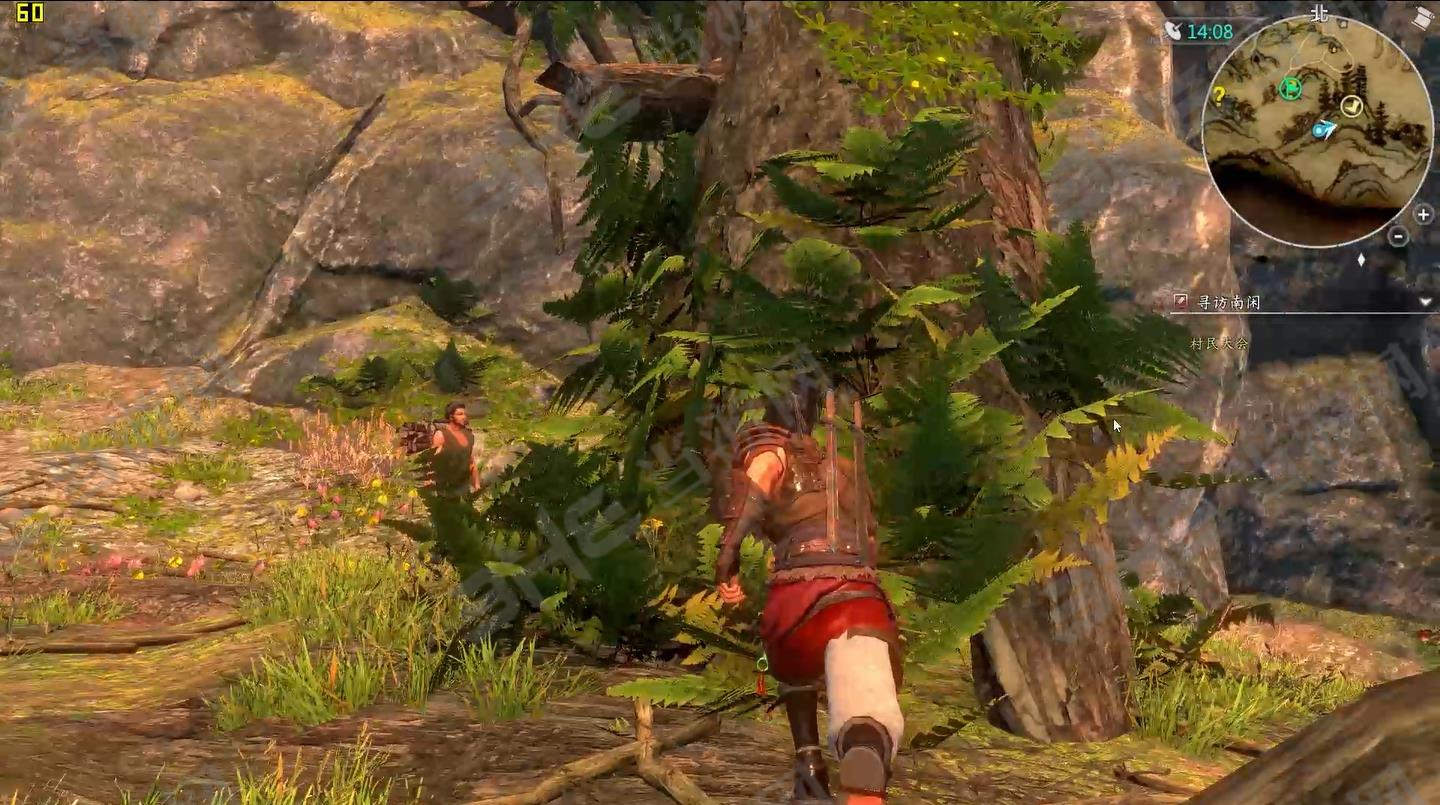
Task: Click the small diamond icon below minimap
Action: point(1361,260)
